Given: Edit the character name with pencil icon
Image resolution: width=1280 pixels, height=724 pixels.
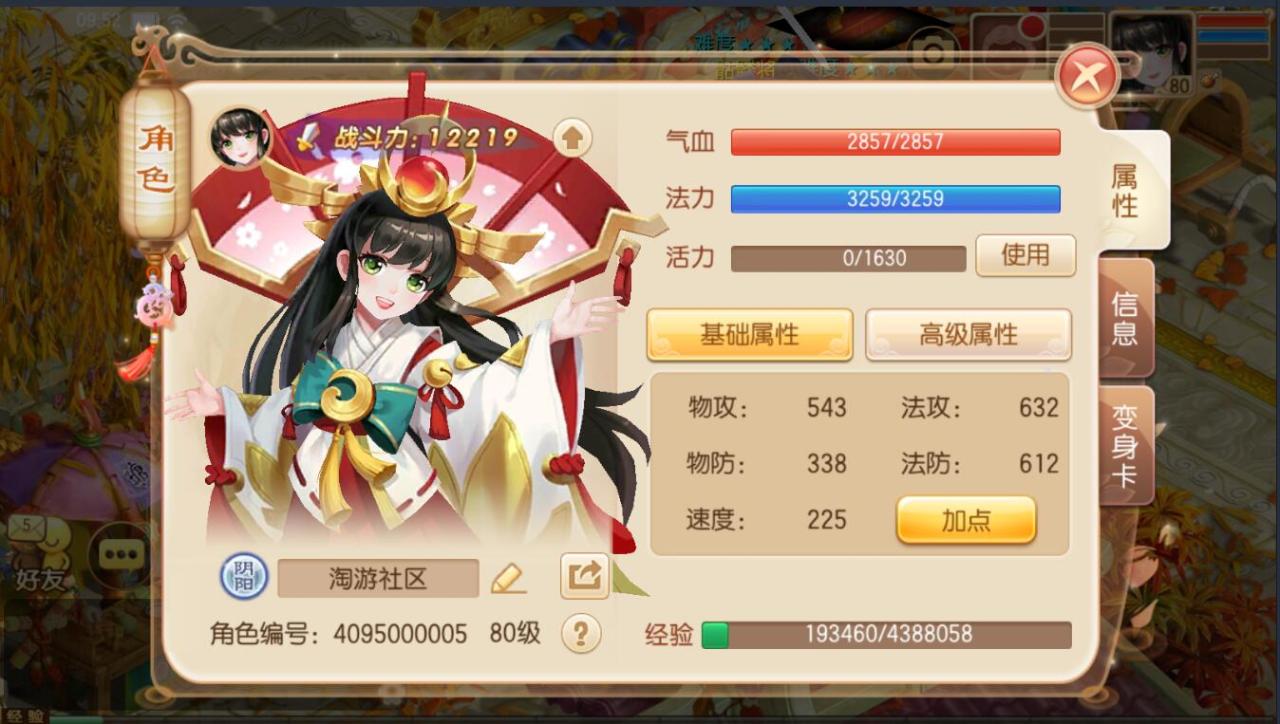Looking at the screenshot, I should point(508,578).
